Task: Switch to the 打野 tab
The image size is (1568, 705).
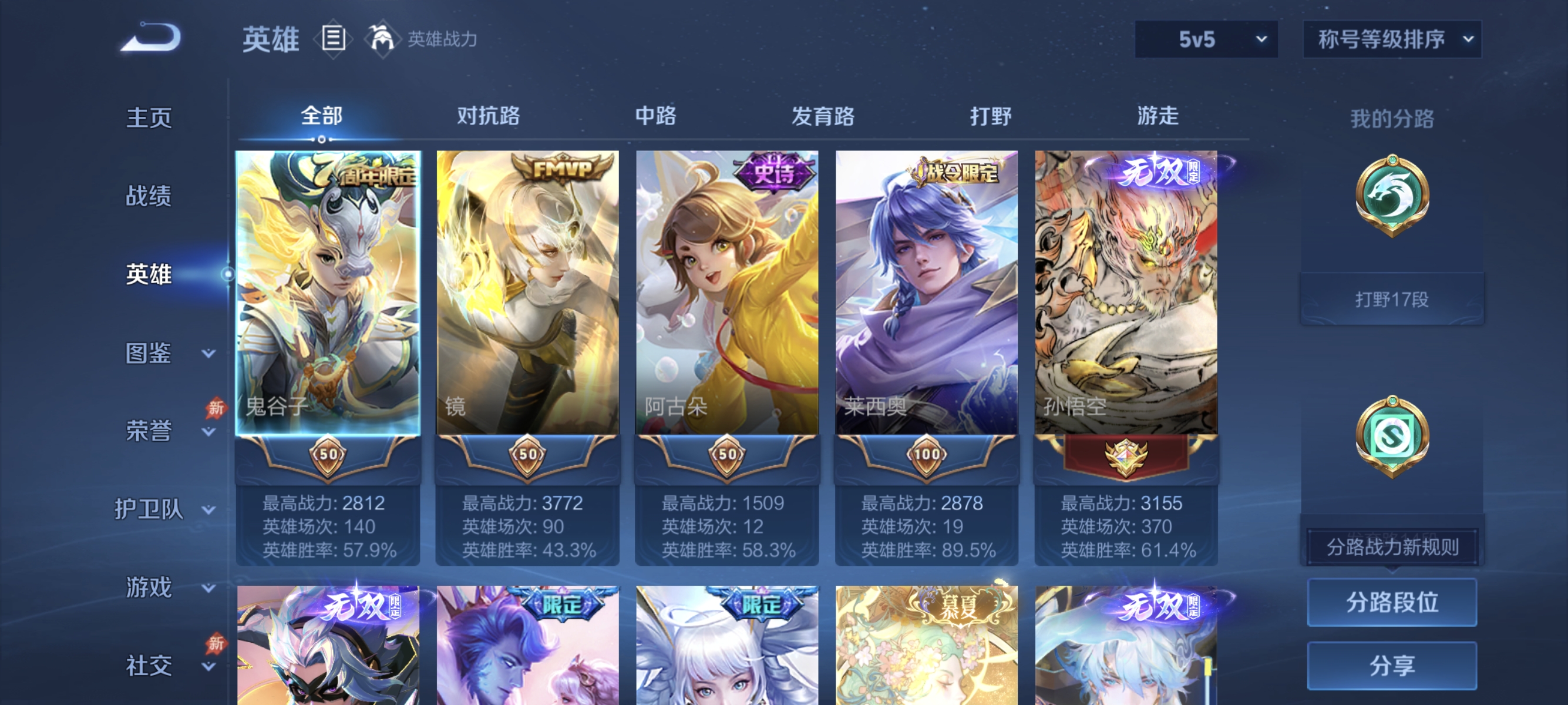Action: pyautogui.click(x=991, y=117)
